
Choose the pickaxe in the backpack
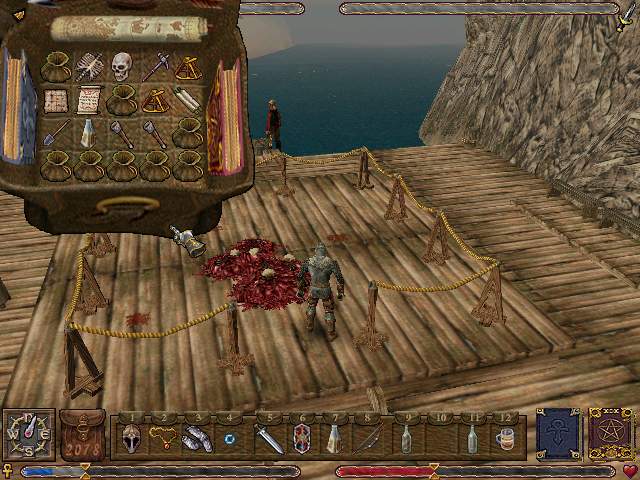pyautogui.click(x=155, y=66)
